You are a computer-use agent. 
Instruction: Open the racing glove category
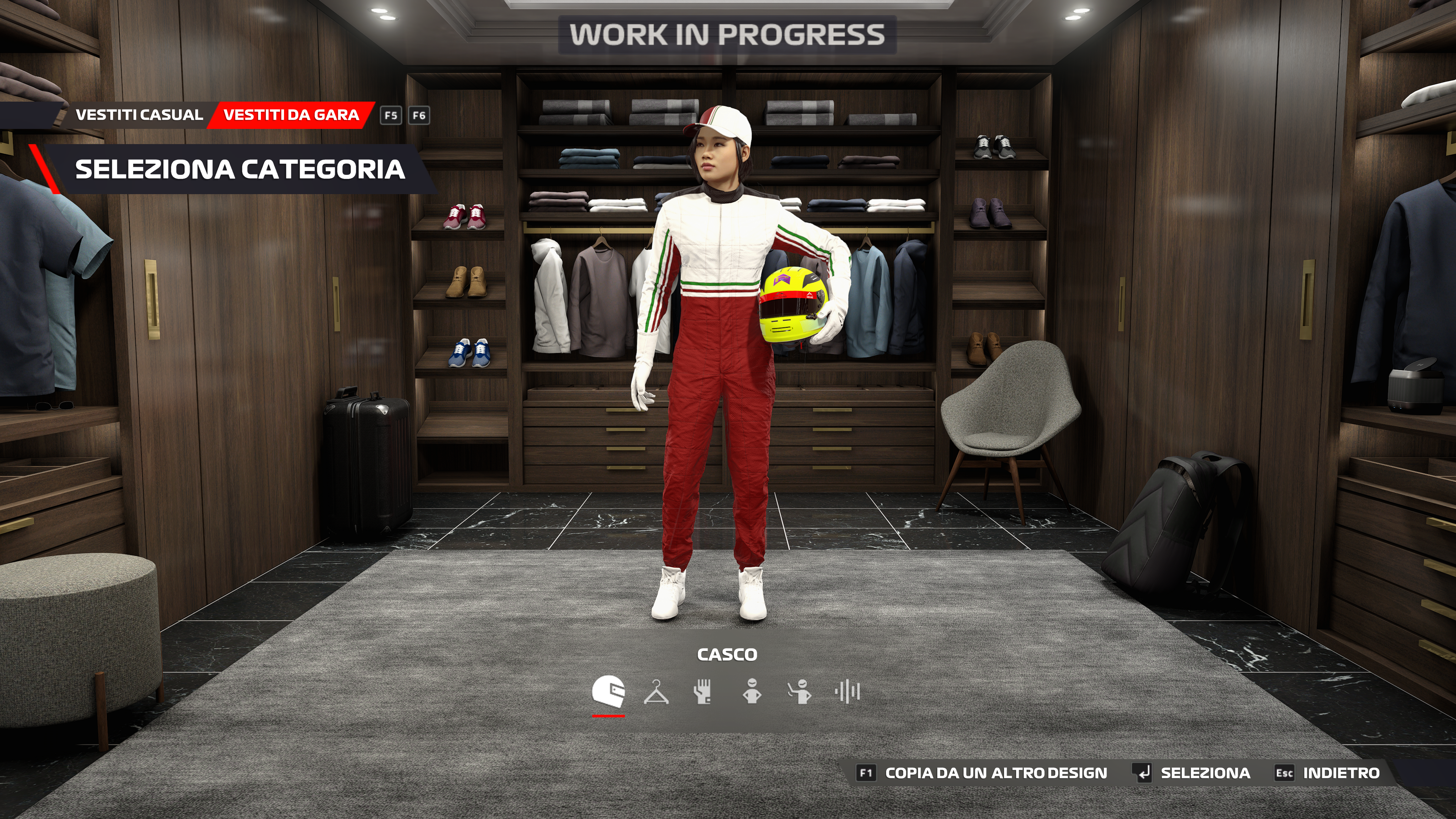click(703, 692)
